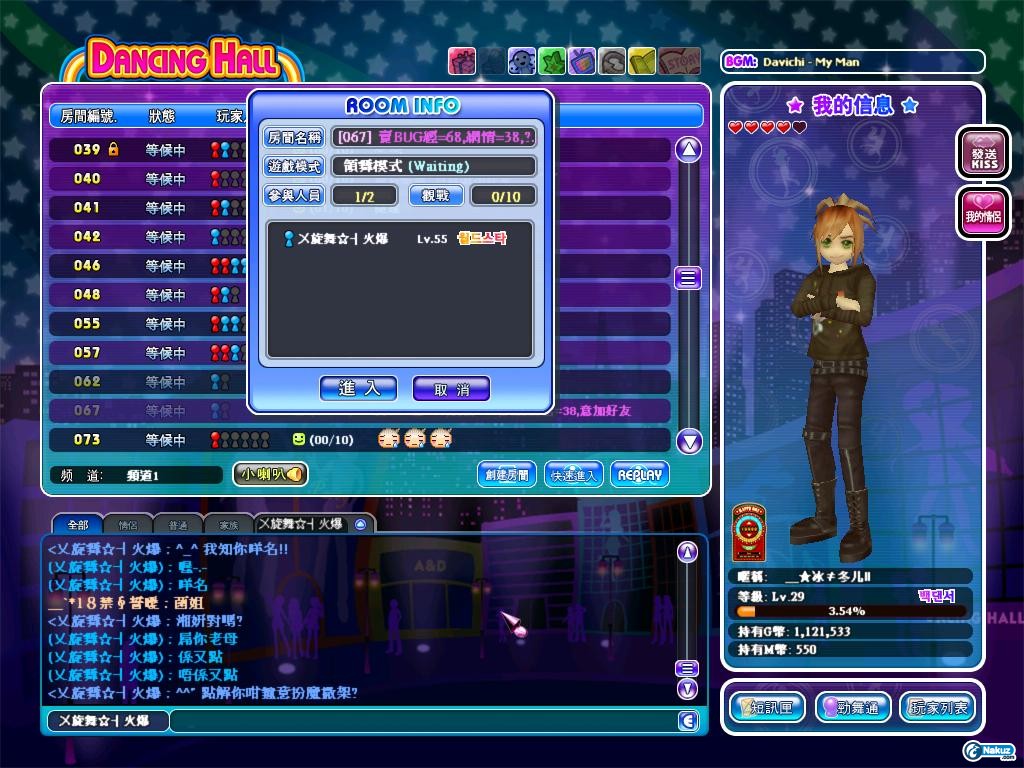Screen dimensions: 1024x768
Task: Activate the 小喇叭 megaphone button
Action: pos(270,475)
